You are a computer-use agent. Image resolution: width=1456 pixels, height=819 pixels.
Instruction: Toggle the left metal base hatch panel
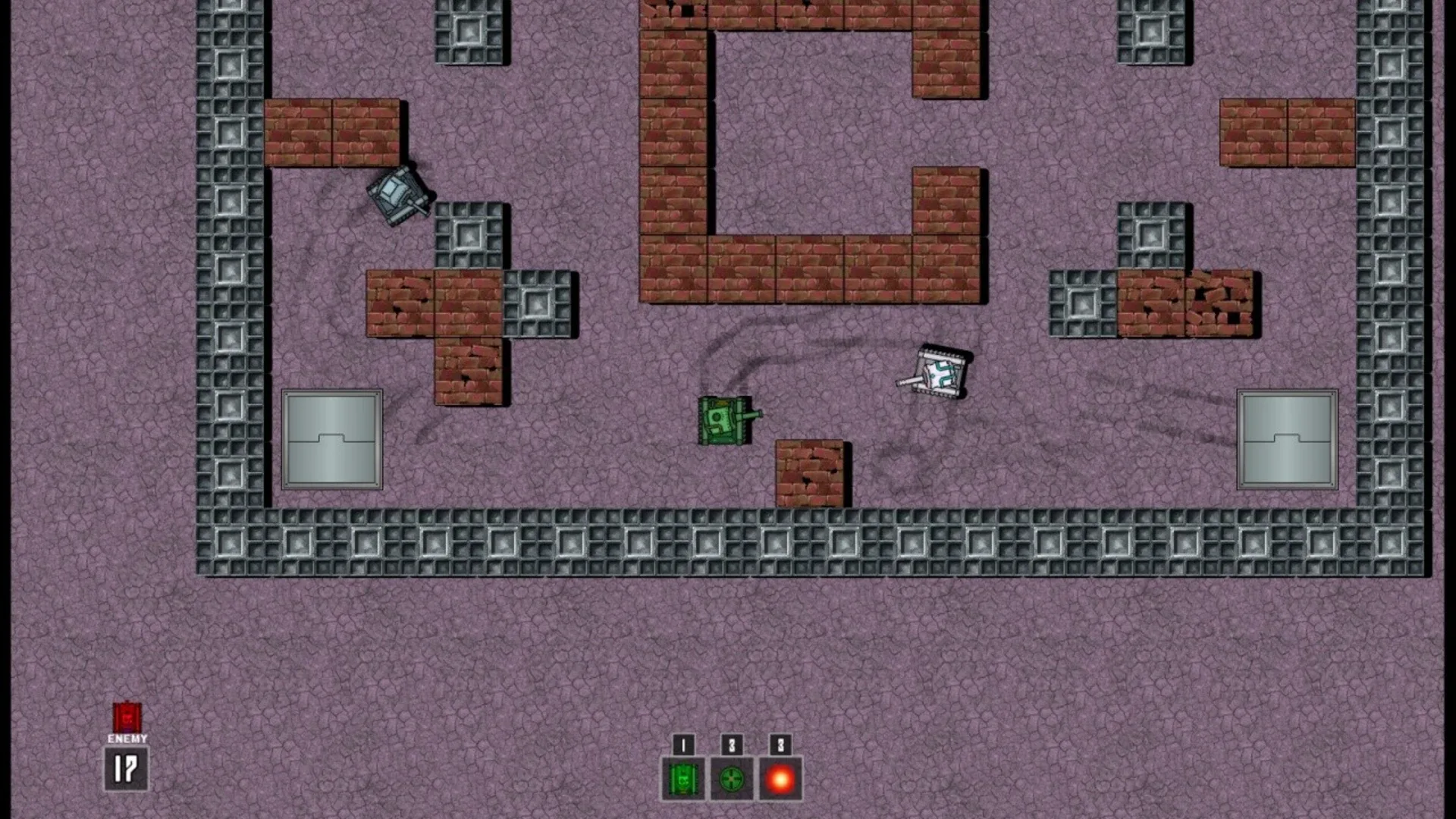[332, 438]
